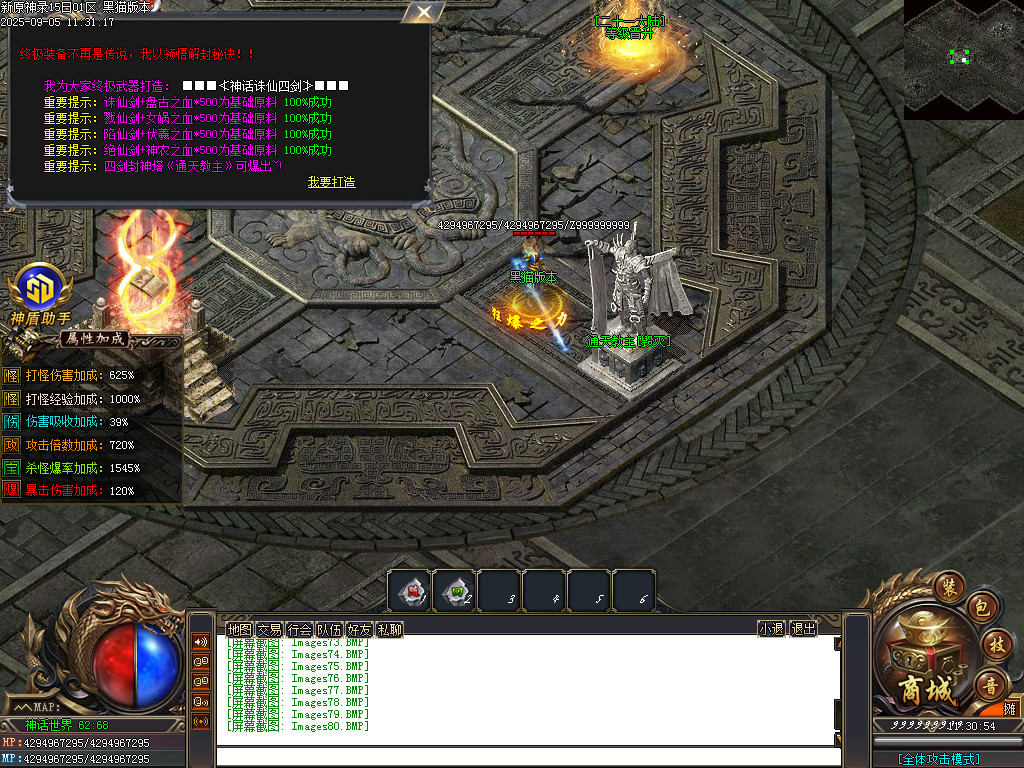This screenshot has width=1024, height=768.
Task: Click the 小退 logout button
Action: 771,629
